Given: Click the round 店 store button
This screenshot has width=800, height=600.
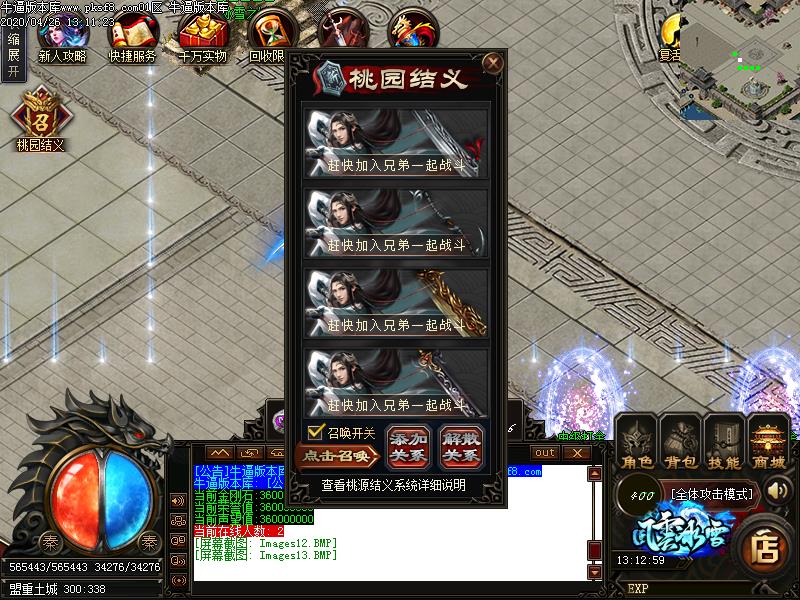Looking at the screenshot, I should tap(766, 548).
